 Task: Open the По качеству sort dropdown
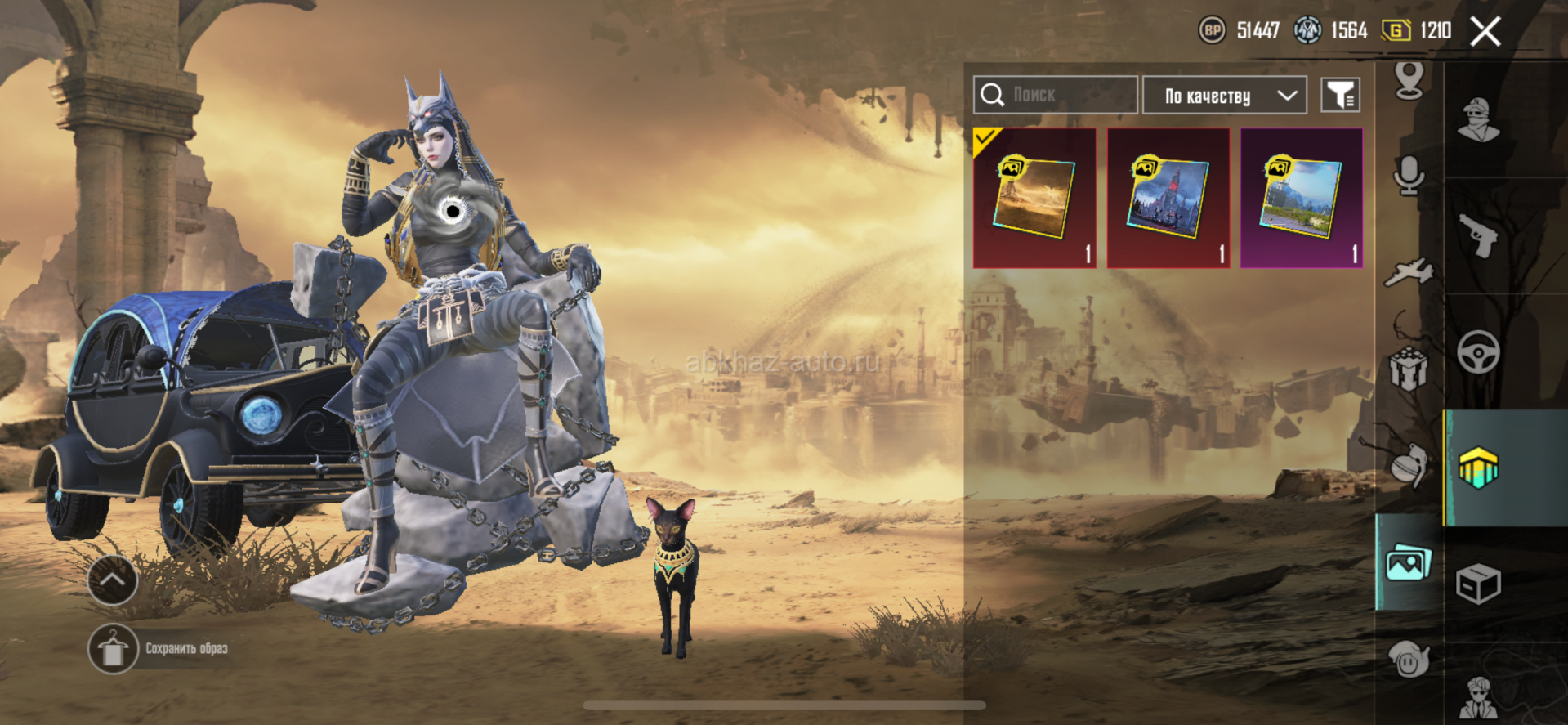[1224, 96]
